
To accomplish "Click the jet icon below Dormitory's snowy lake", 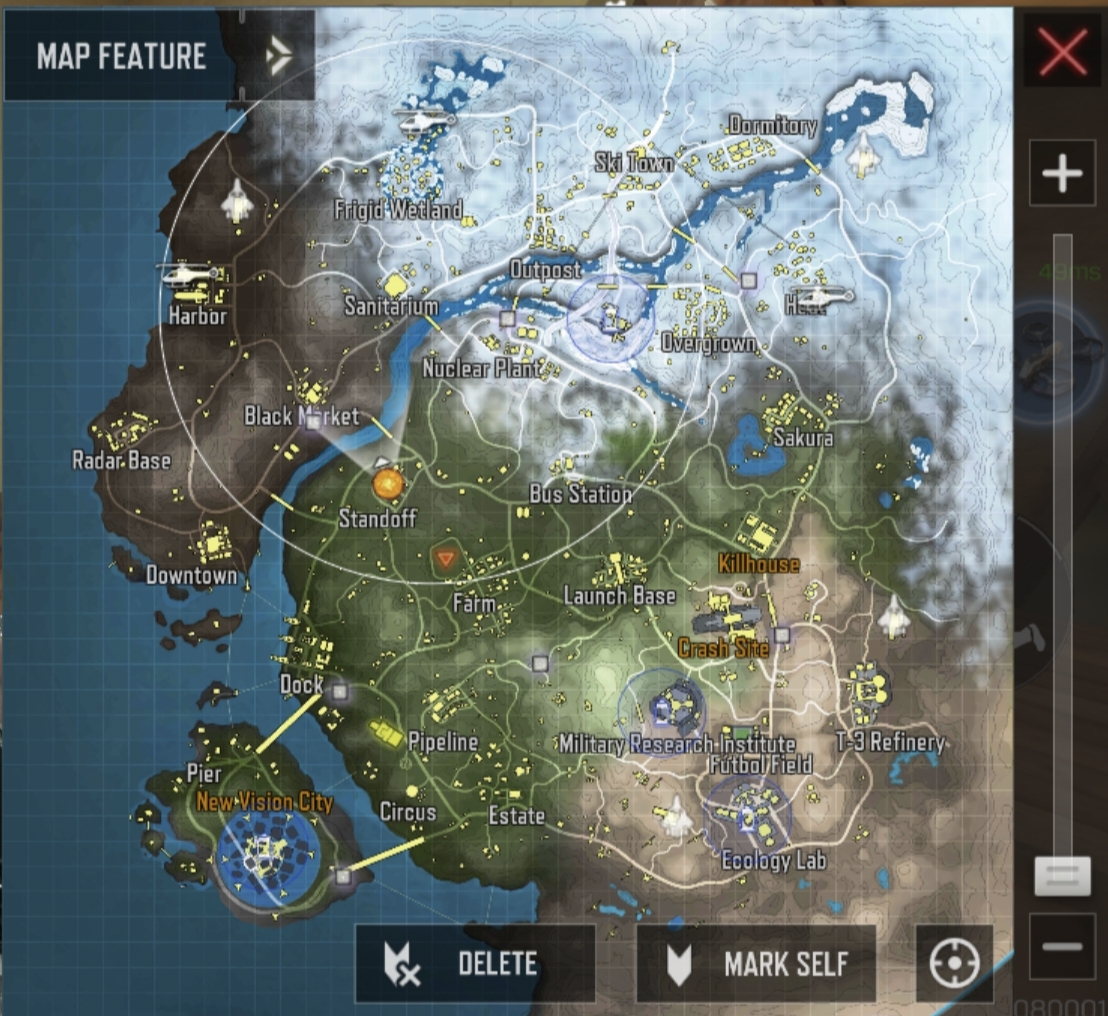I will pos(862,153).
